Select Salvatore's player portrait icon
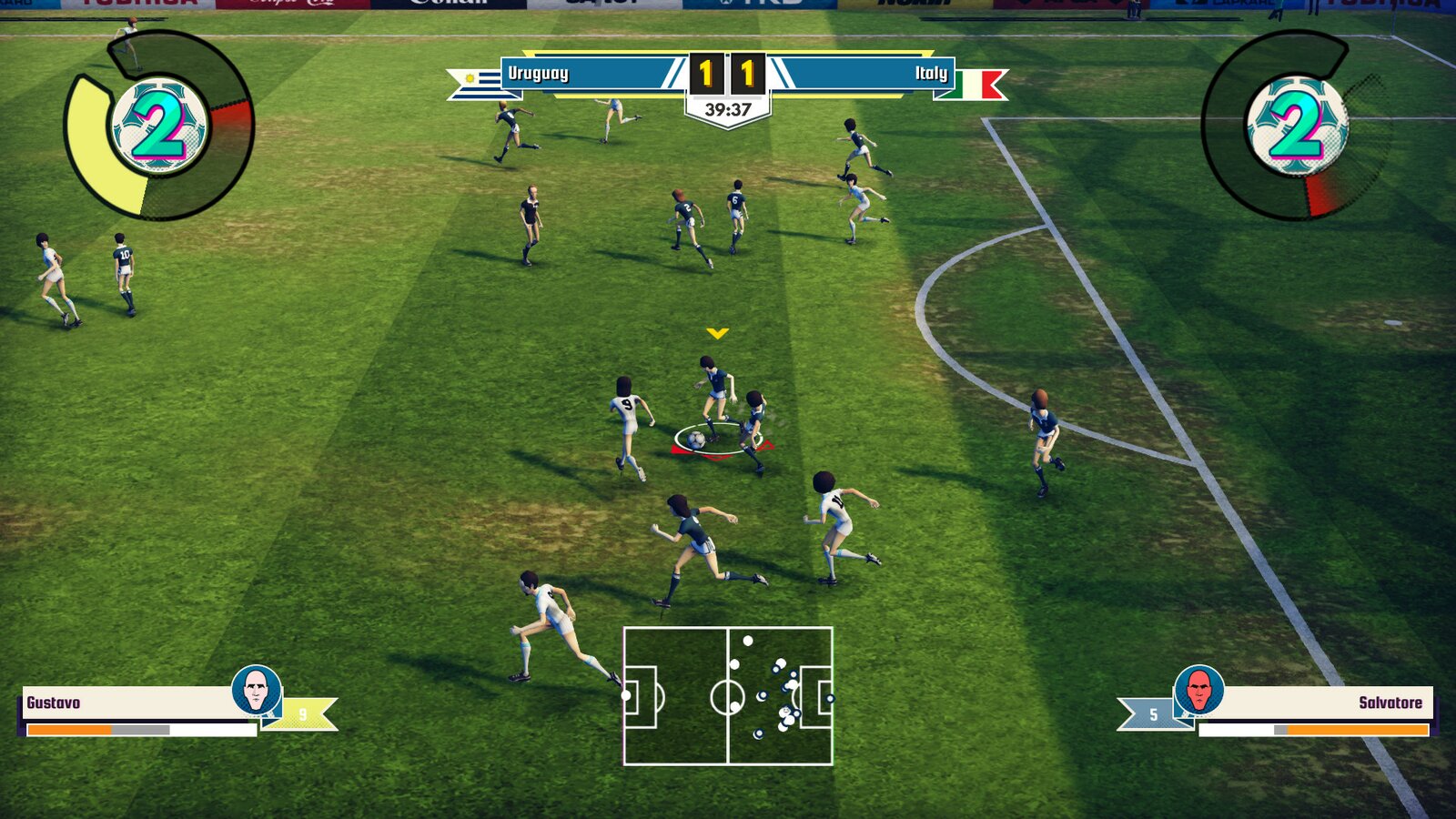This screenshot has width=1456, height=819. pos(1198,693)
